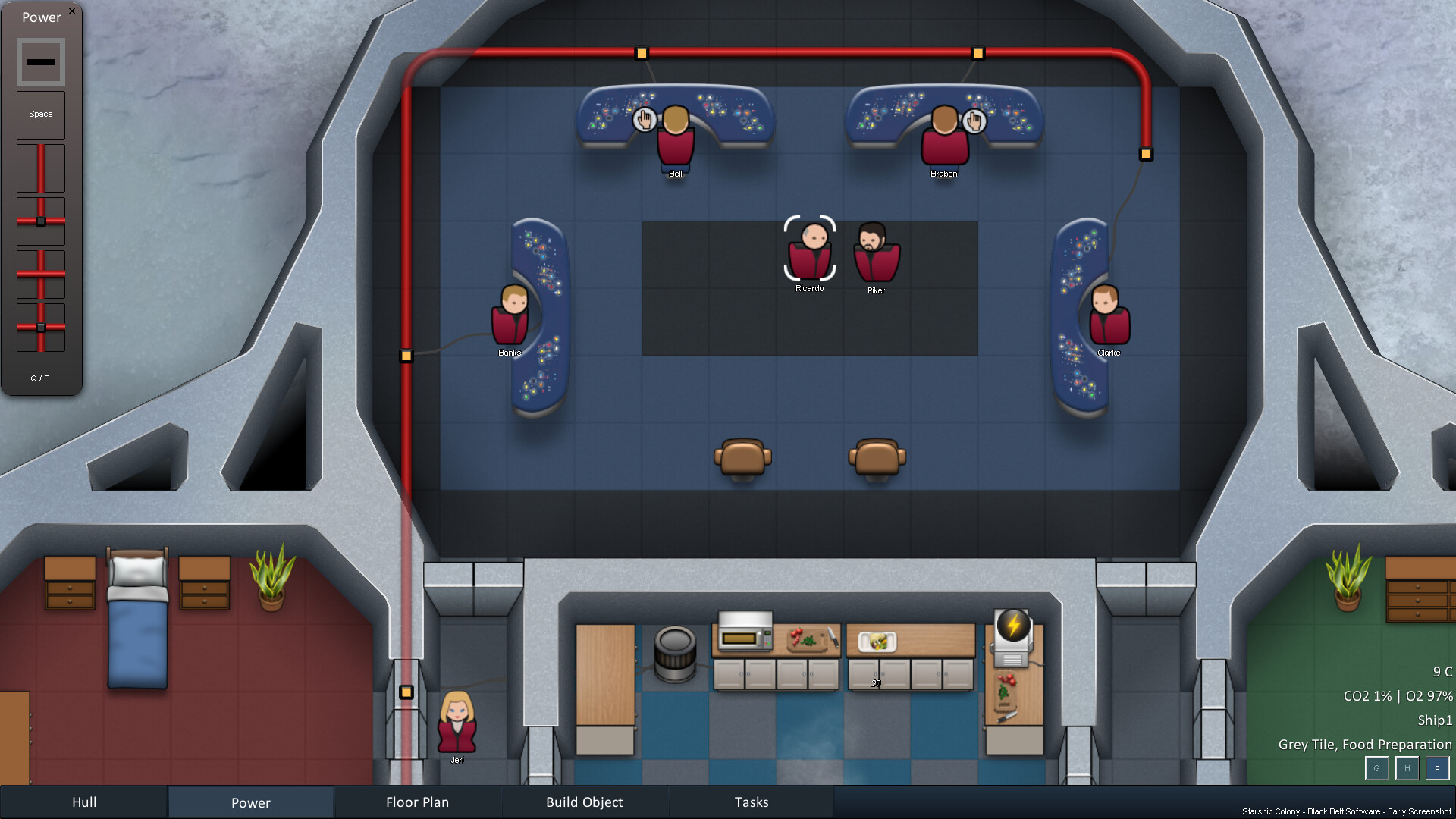
Task: Toggle the G grid button
Action: 1377,768
